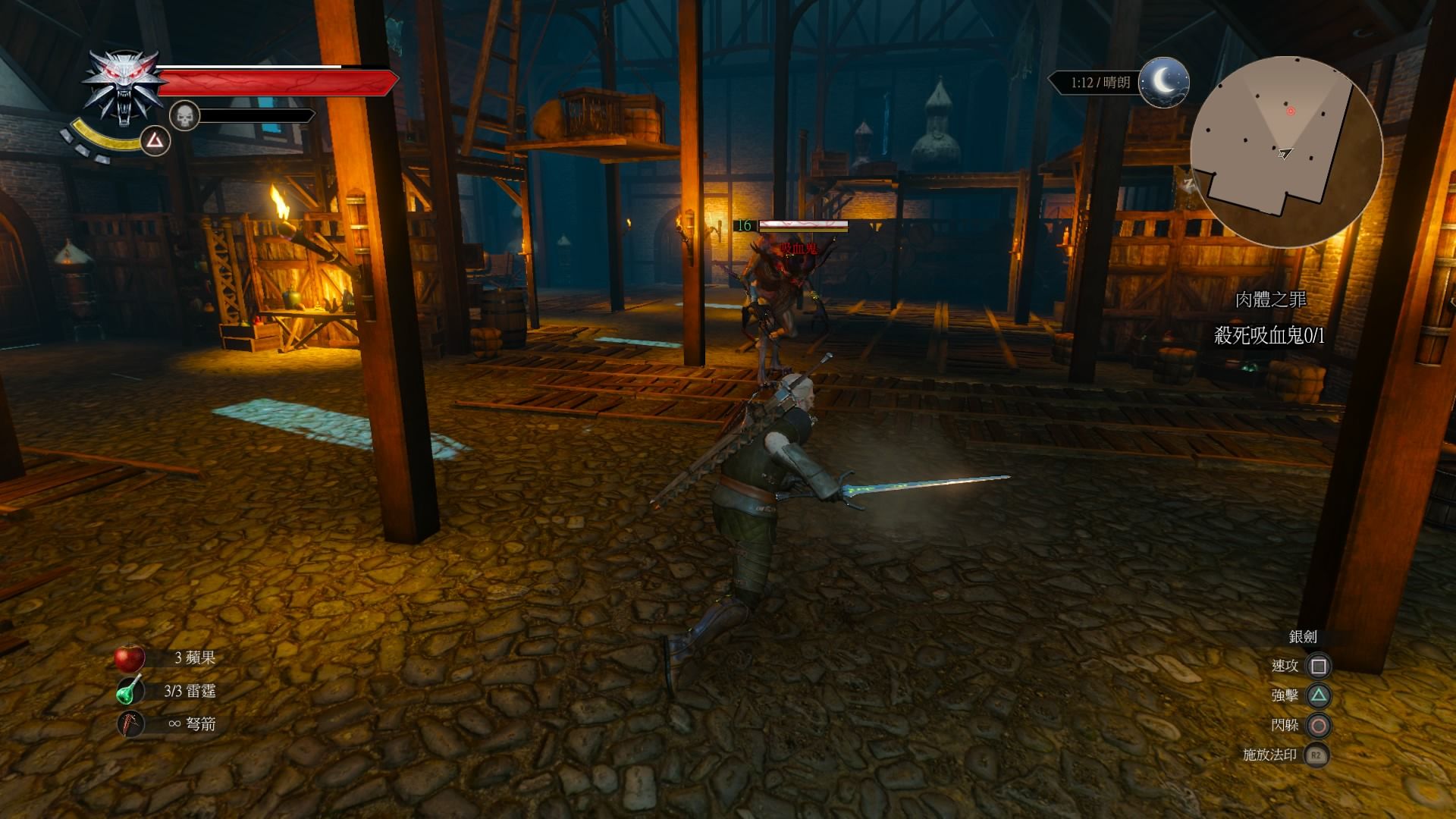Click the moon time-of-day icon

point(1164,82)
